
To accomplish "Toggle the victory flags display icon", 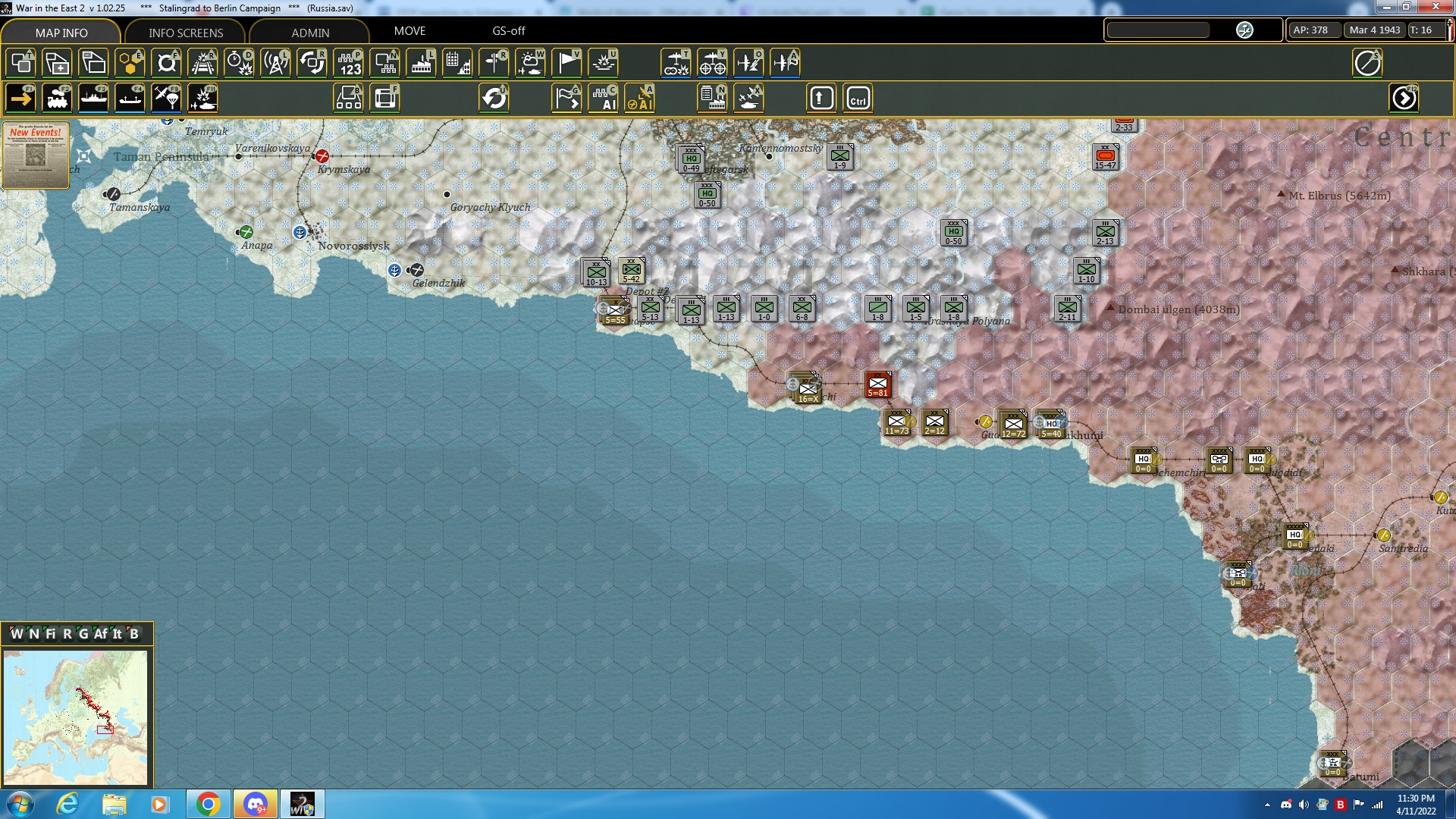I will coord(566,63).
